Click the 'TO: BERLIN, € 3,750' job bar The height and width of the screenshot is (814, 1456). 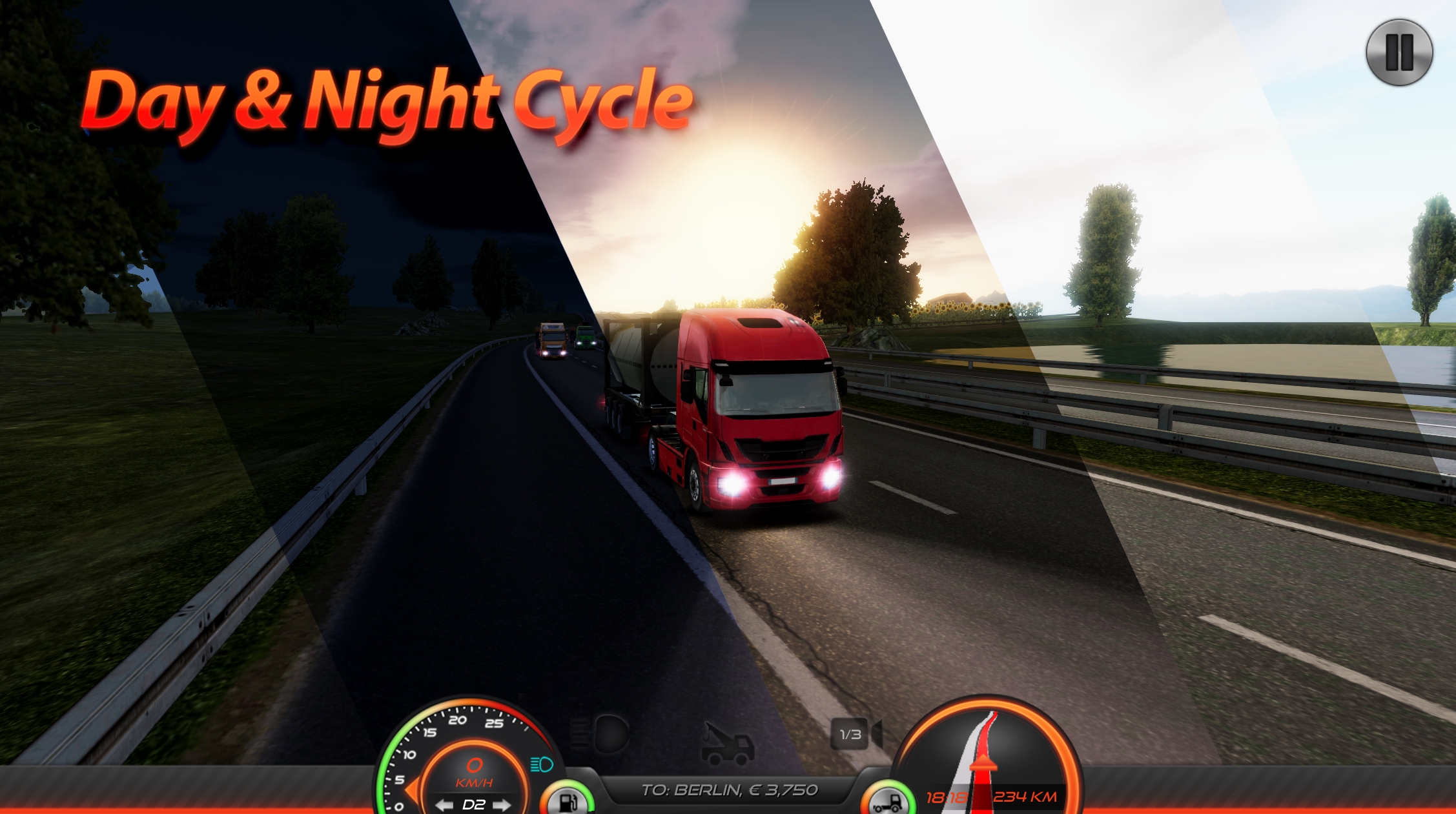[731, 790]
